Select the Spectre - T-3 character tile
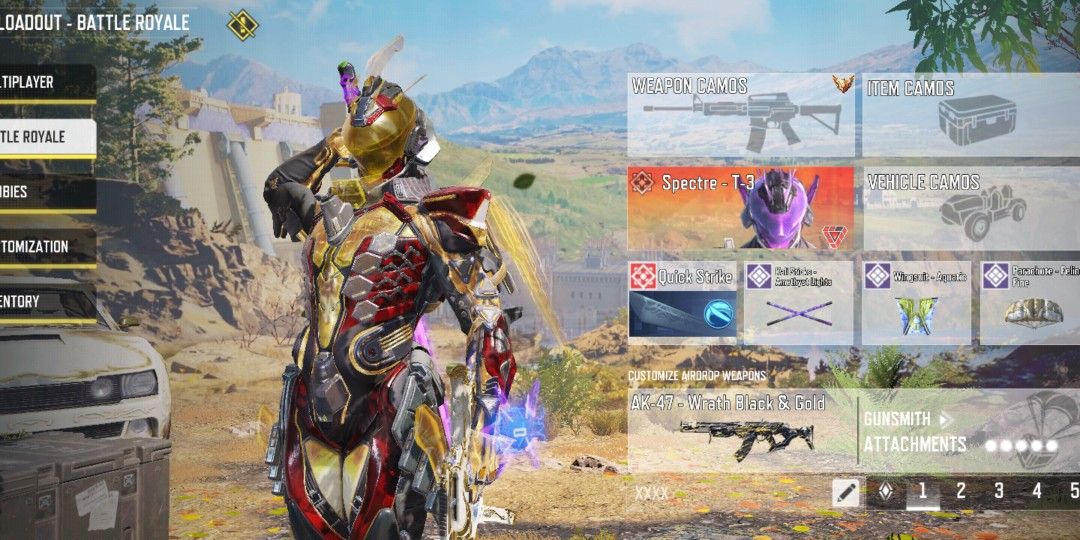Screen dimensions: 1080x540 pyautogui.click(x=741, y=208)
